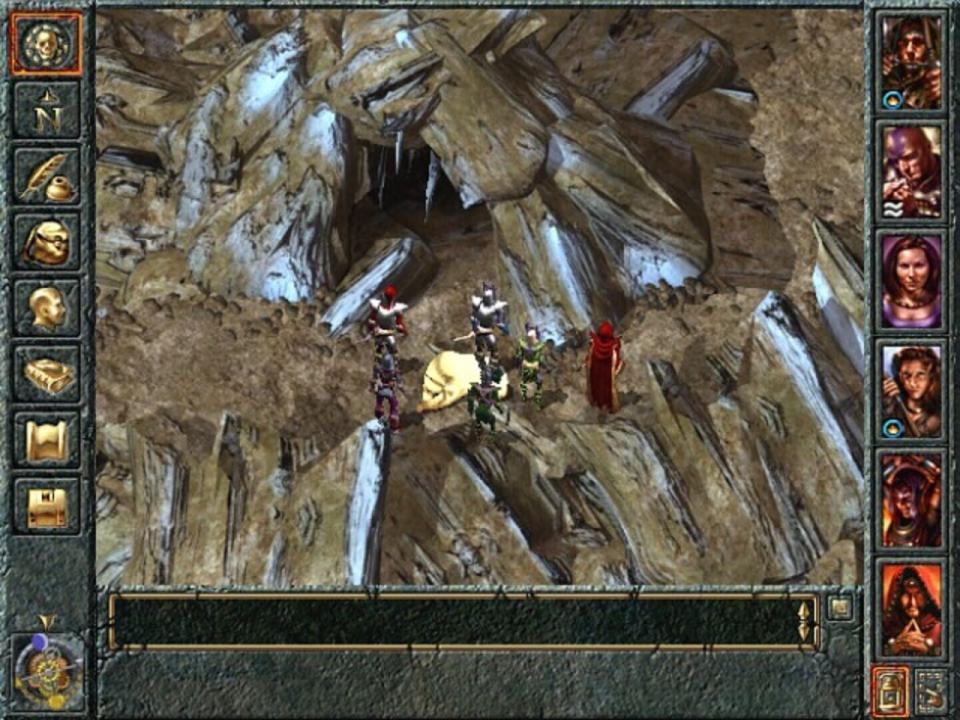This screenshot has width=960, height=720.
Task: Open the area map with the compass button
Action: pos(47,110)
